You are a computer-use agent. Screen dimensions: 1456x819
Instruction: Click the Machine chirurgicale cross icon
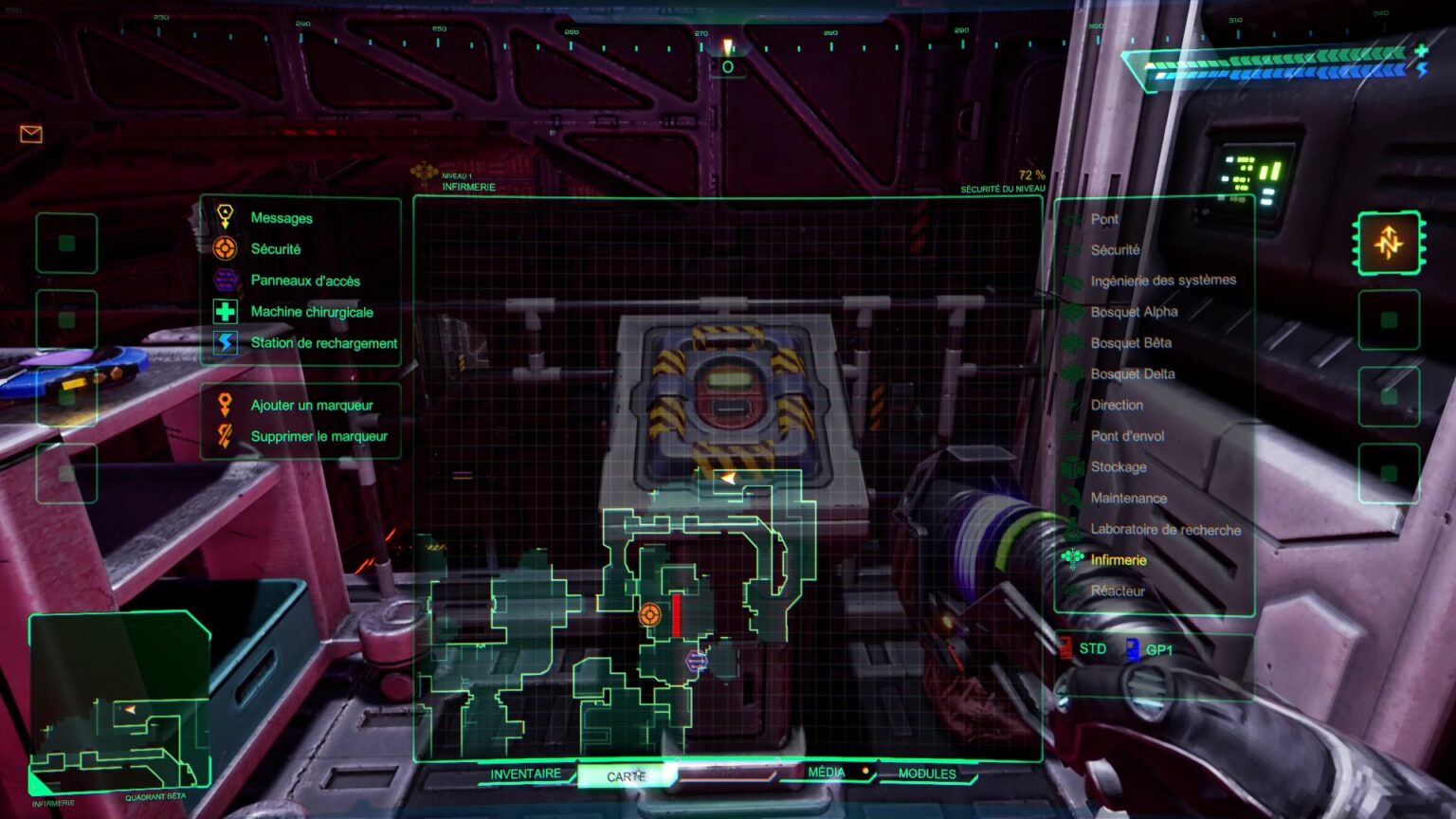pyautogui.click(x=225, y=312)
